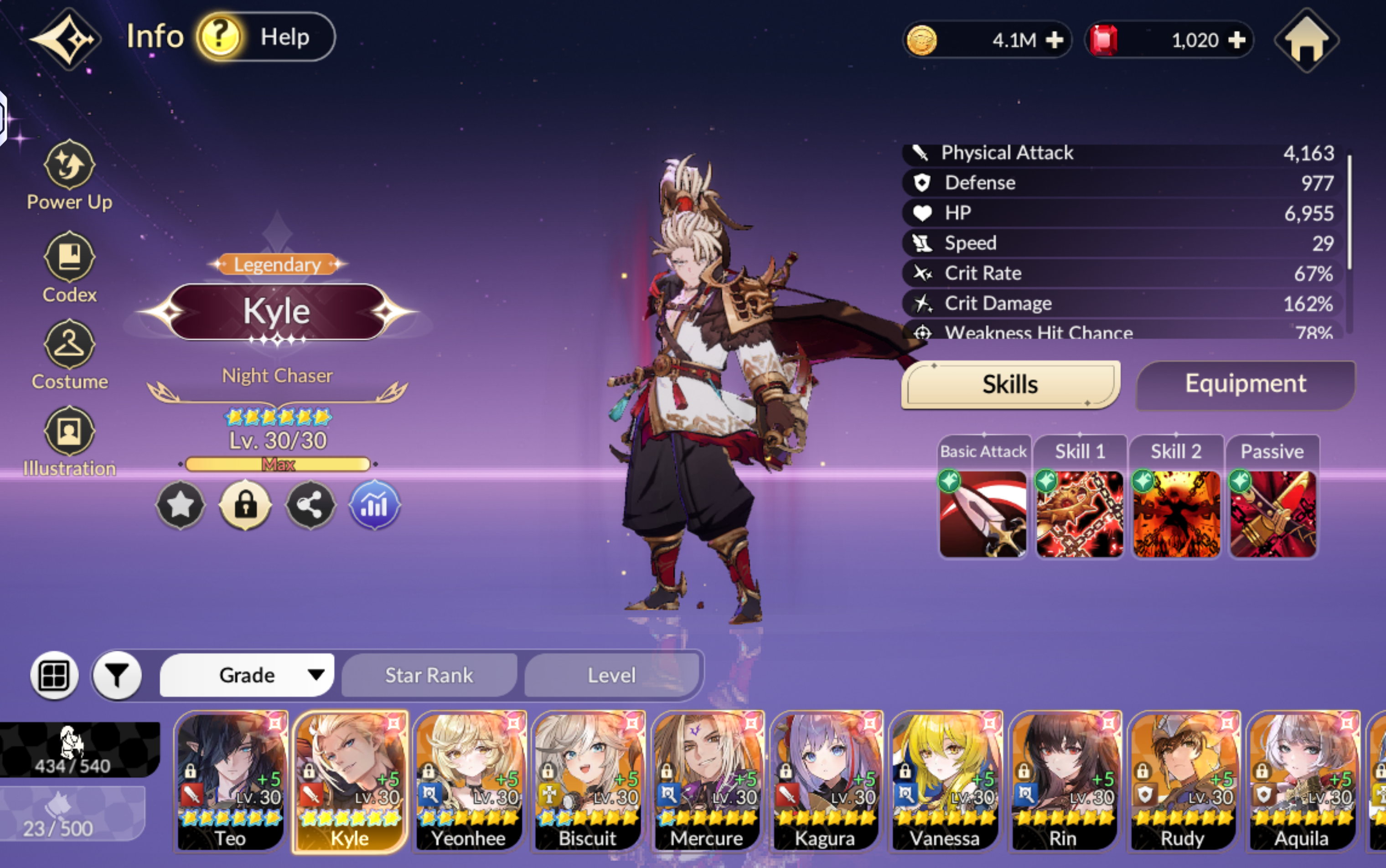Select the Skills tab

click(x=1010, y=384)
